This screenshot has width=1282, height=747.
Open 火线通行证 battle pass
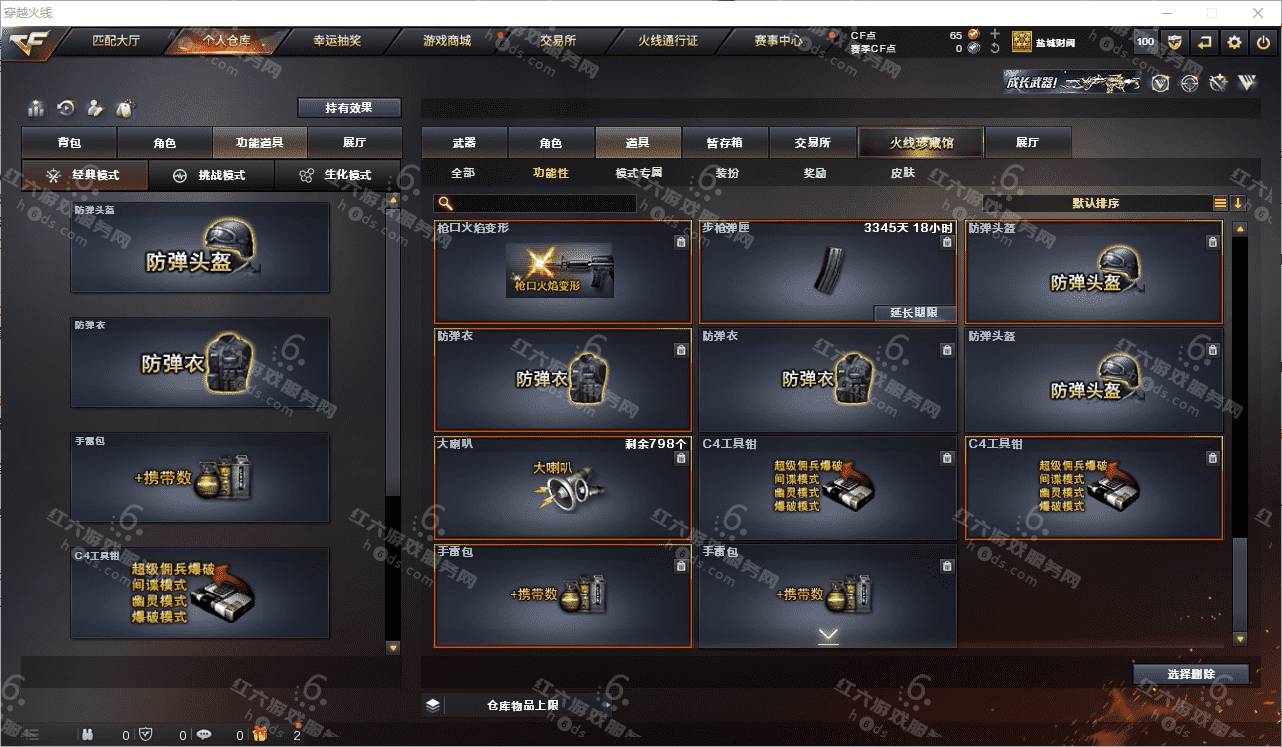click(x=668, y=41)
